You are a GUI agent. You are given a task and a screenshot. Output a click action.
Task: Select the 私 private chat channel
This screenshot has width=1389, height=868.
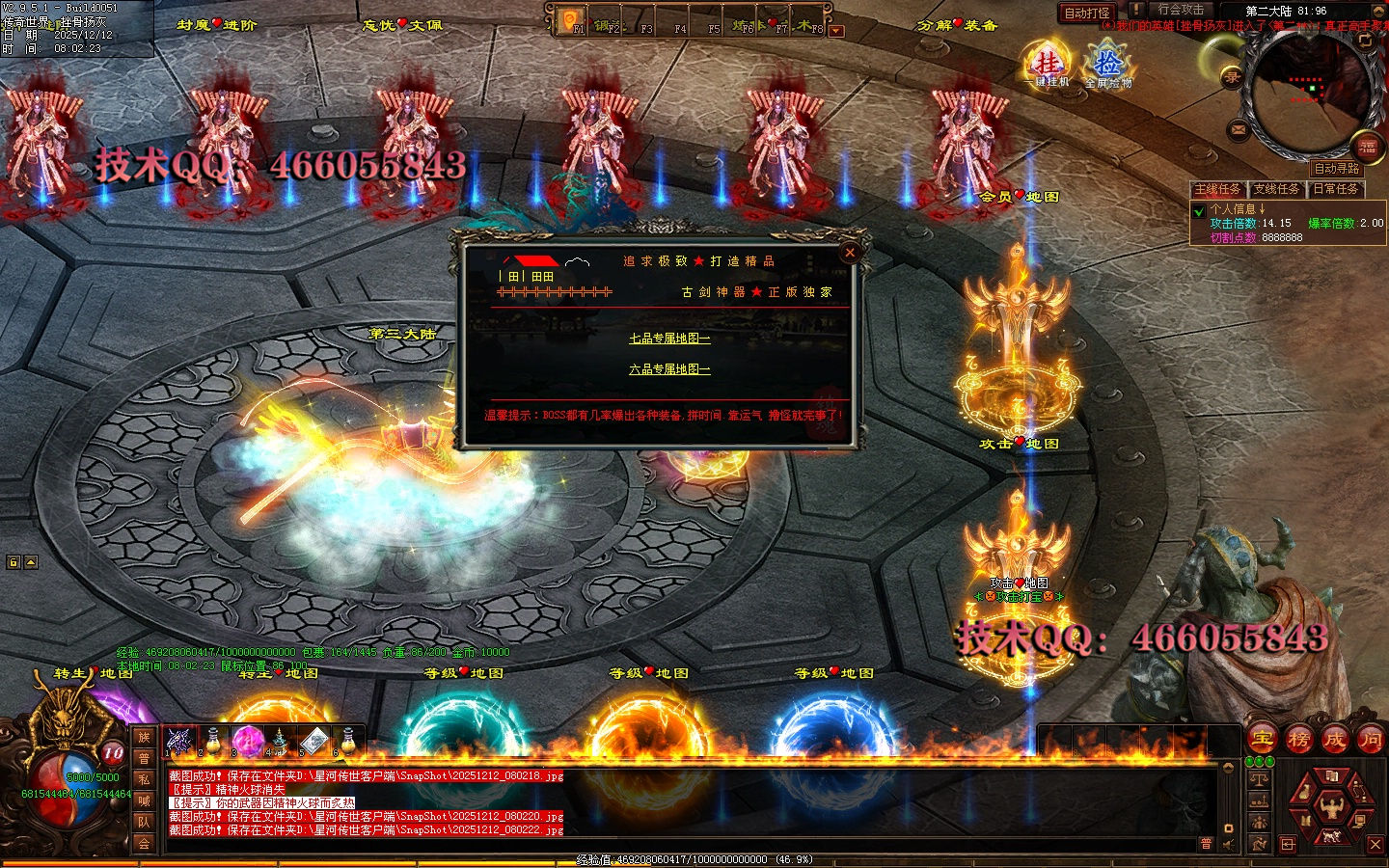[144, 779]
